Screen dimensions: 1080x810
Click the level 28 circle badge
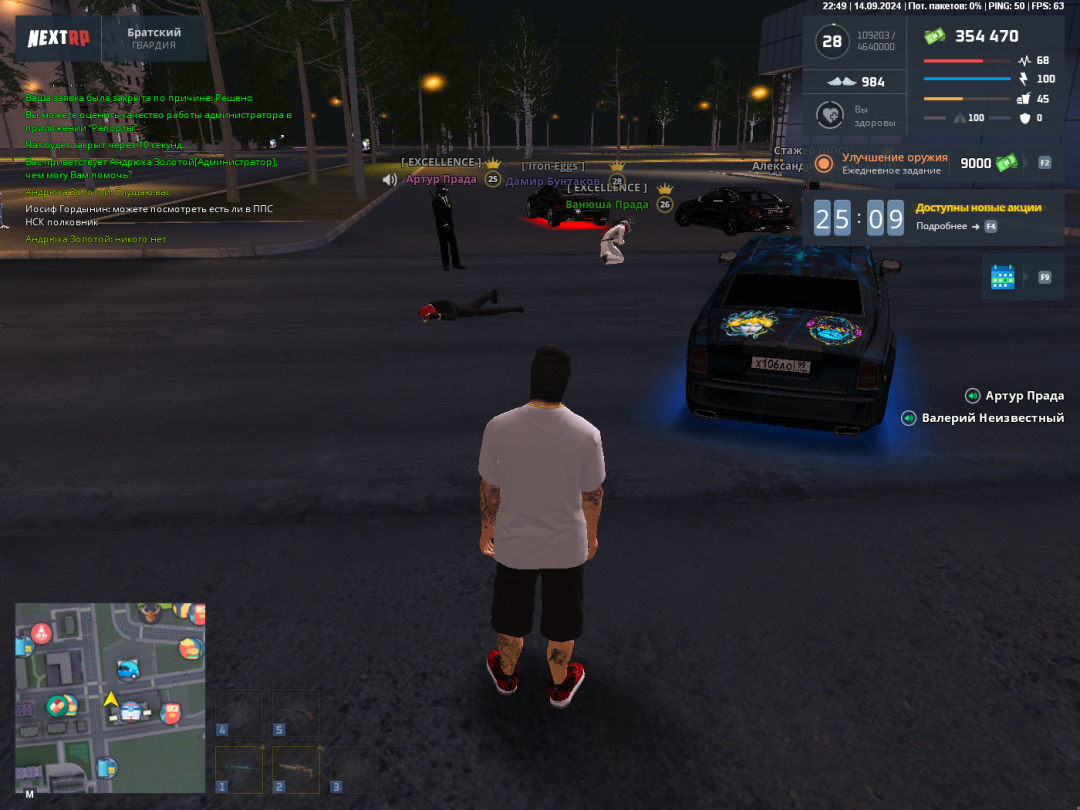click(x=831, y=42)
